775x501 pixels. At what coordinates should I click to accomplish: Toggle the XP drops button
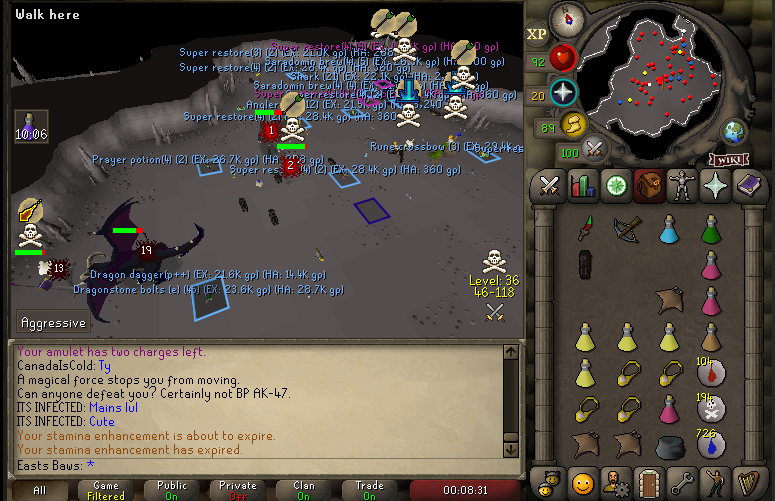538,34
